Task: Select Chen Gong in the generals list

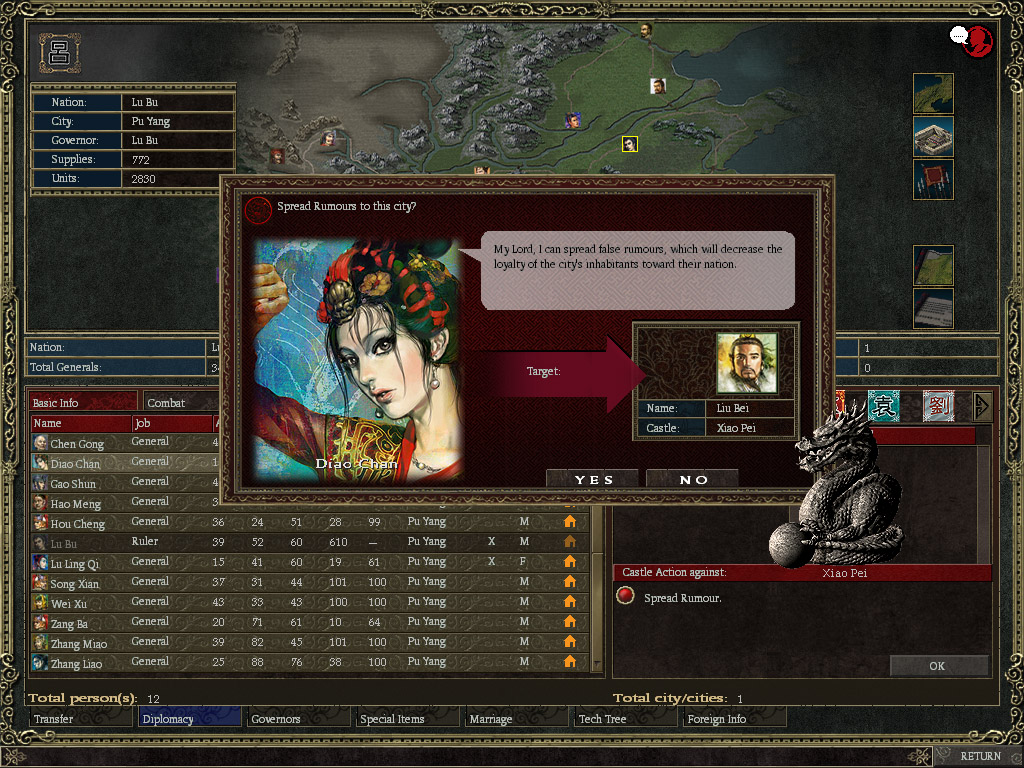Action: click(76, 443)
